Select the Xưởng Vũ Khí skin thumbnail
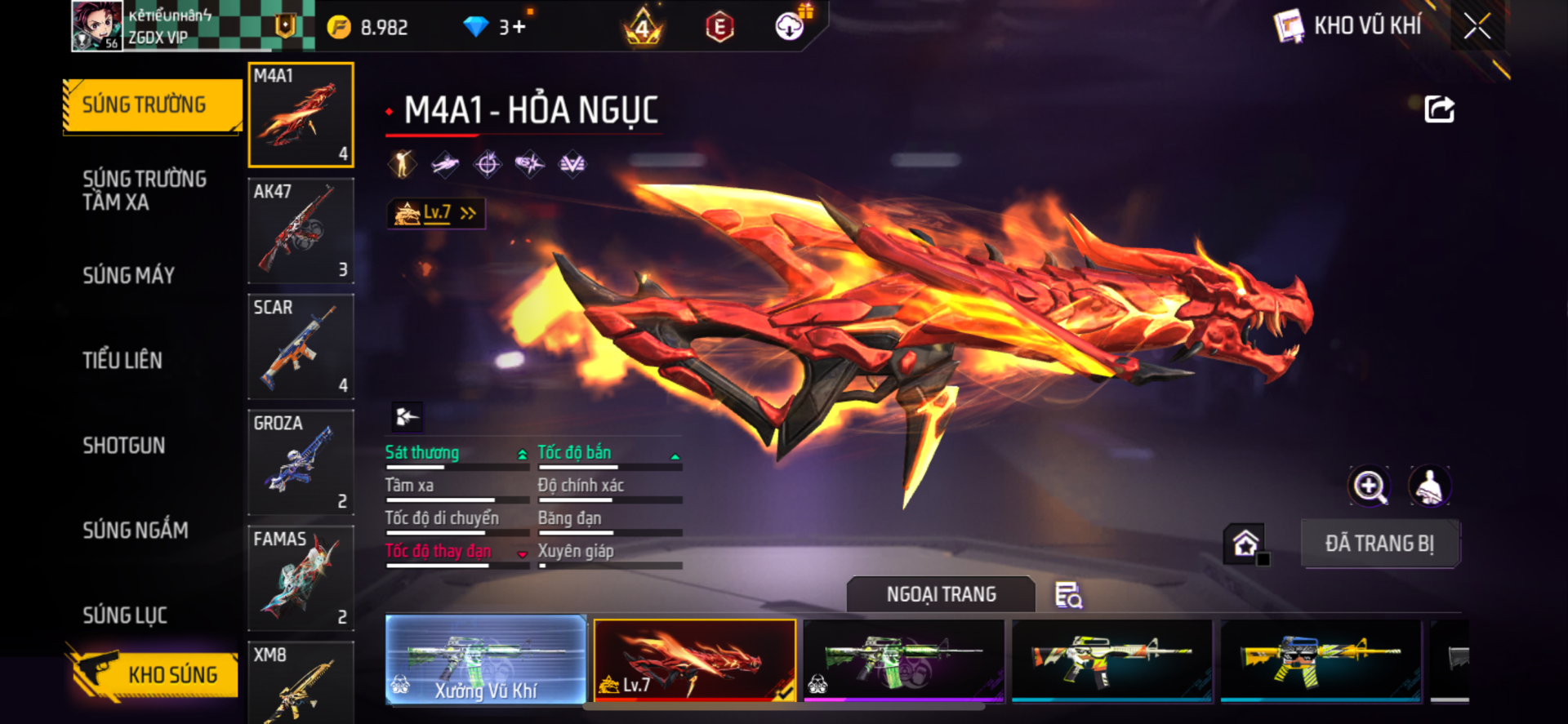Image resolution: width=1568 pixels, height=724 pixels. [x=486, y=660]
